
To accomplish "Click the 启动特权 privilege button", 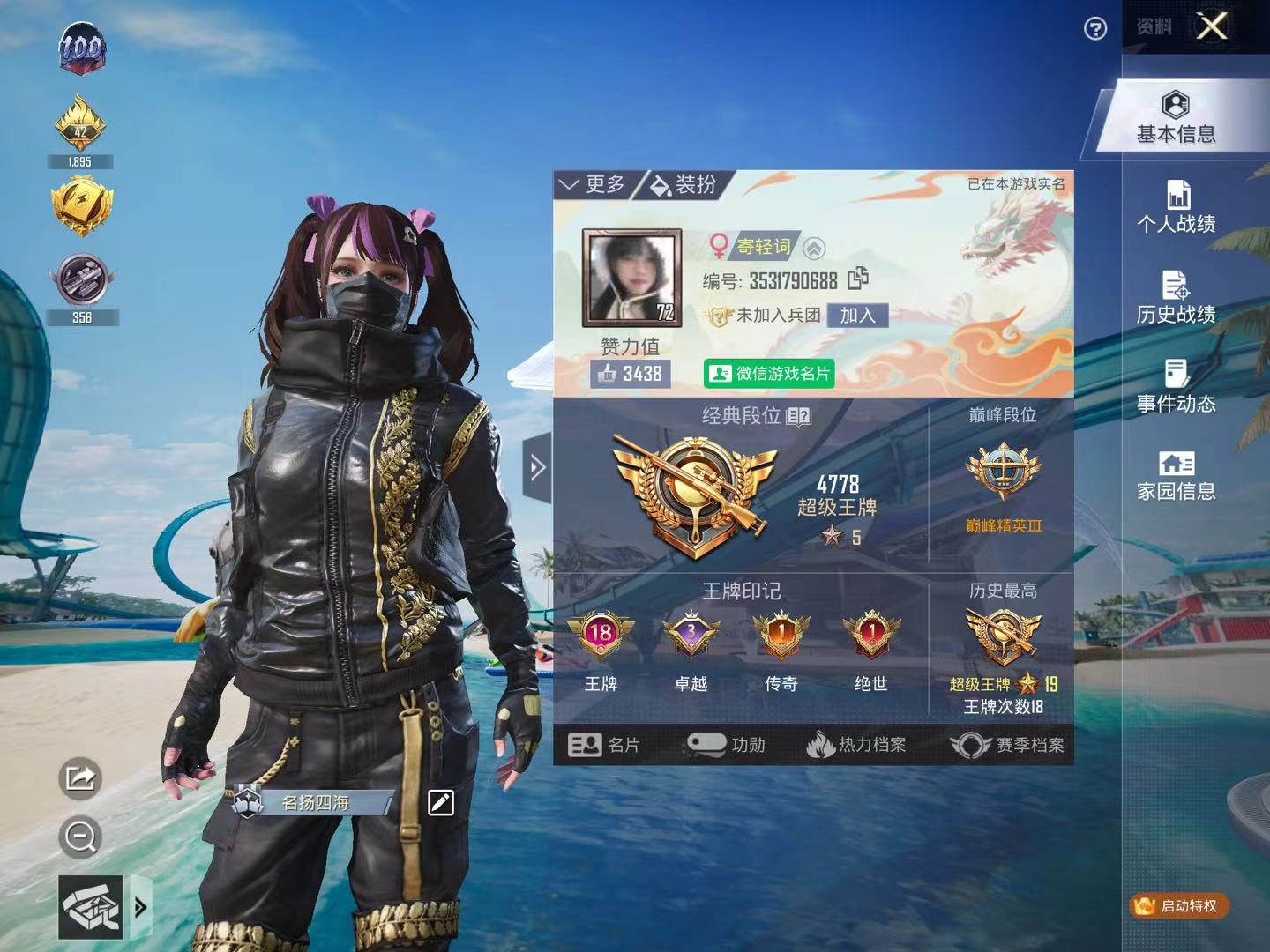I will click(1178, 905).
